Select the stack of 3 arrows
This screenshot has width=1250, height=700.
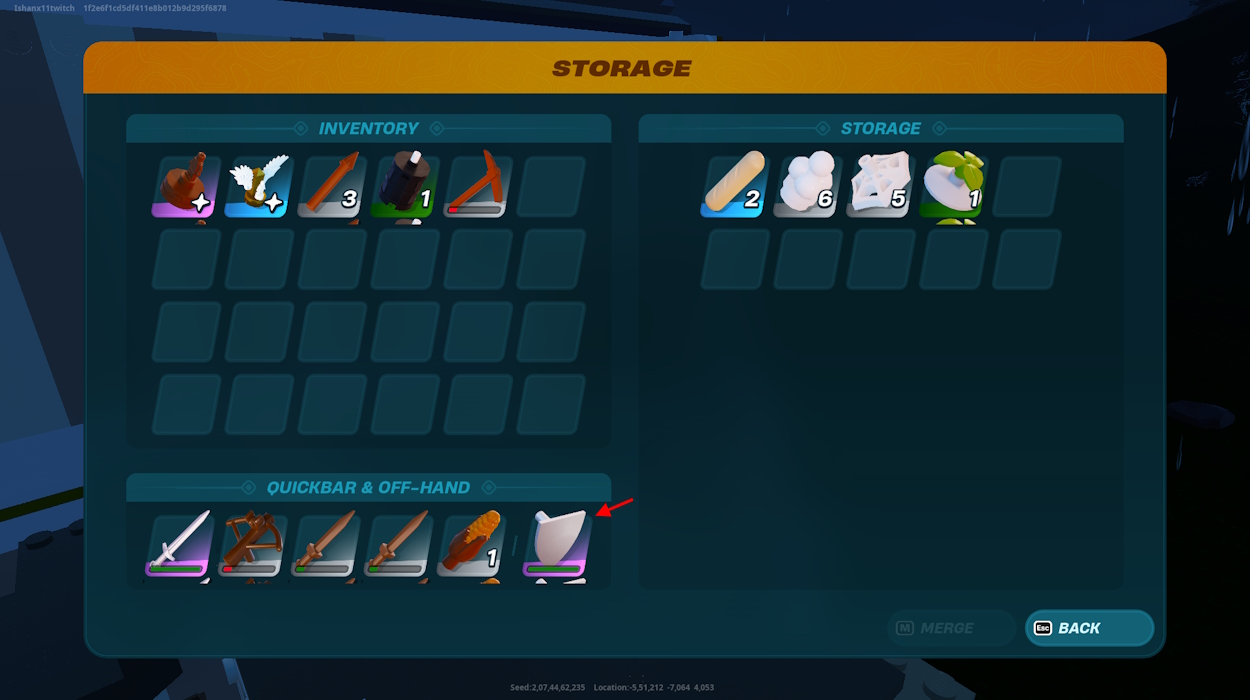(332, 186)
